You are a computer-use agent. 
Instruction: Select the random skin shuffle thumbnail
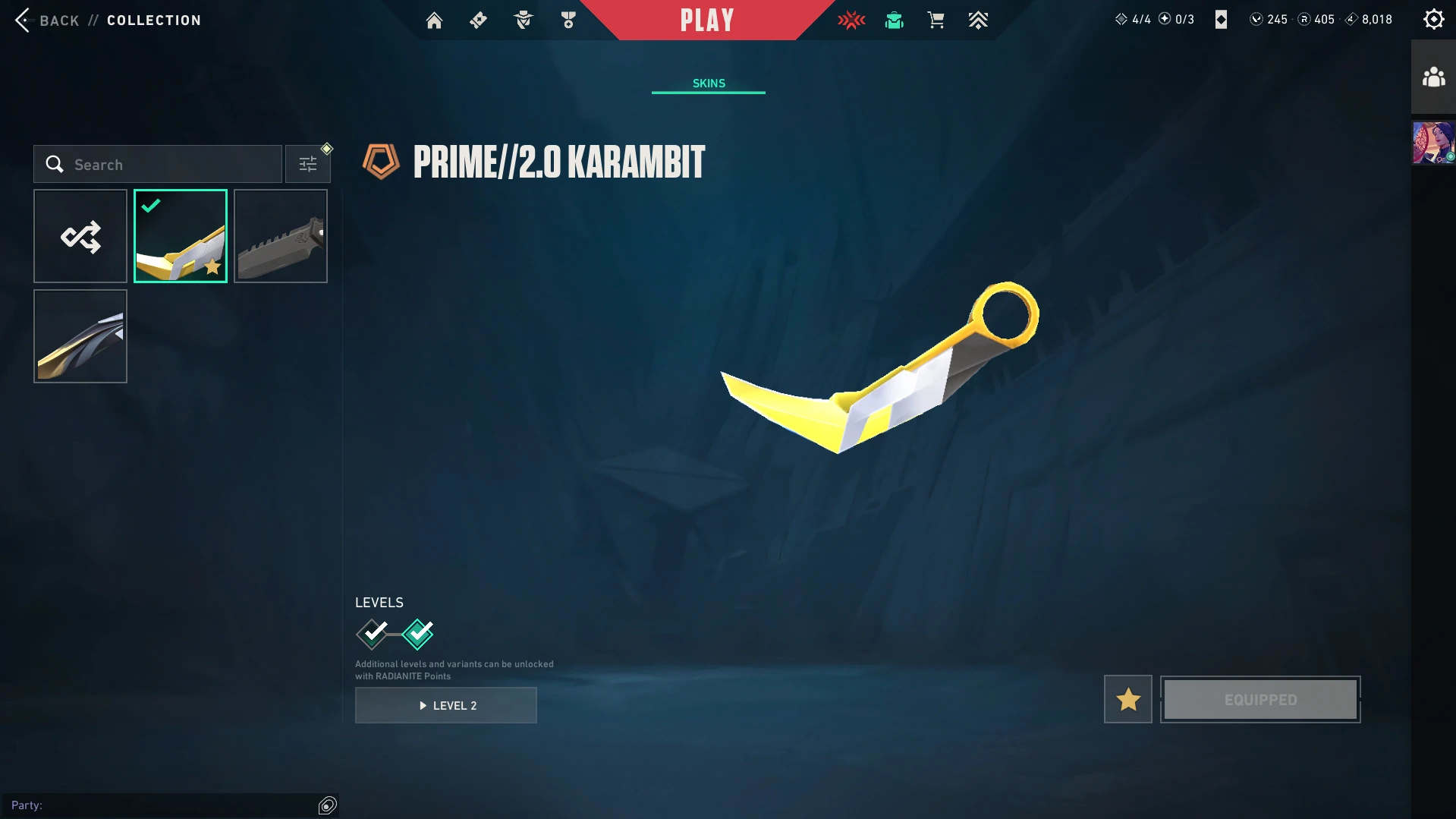80,236
